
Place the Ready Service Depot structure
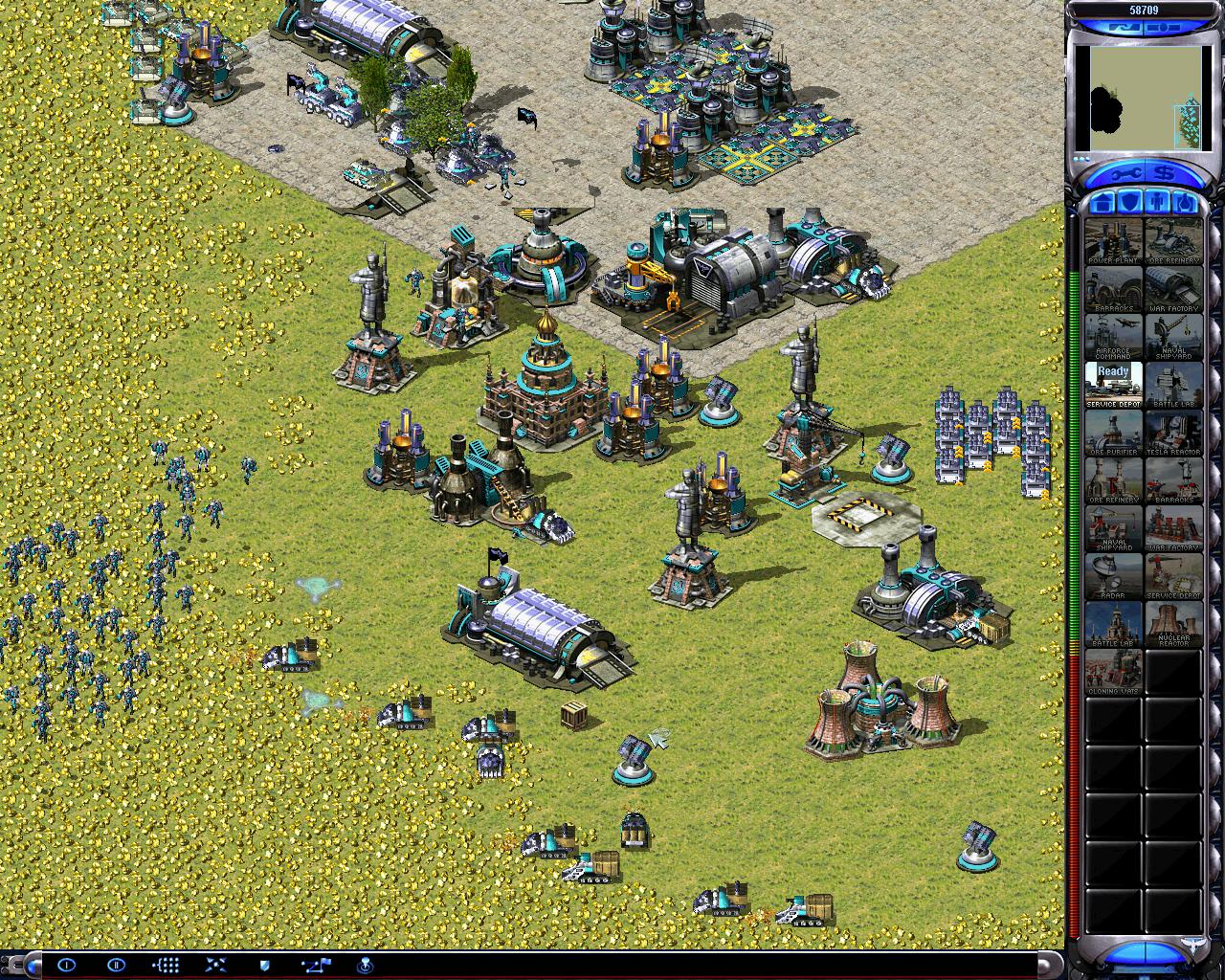pos(1113,384)
